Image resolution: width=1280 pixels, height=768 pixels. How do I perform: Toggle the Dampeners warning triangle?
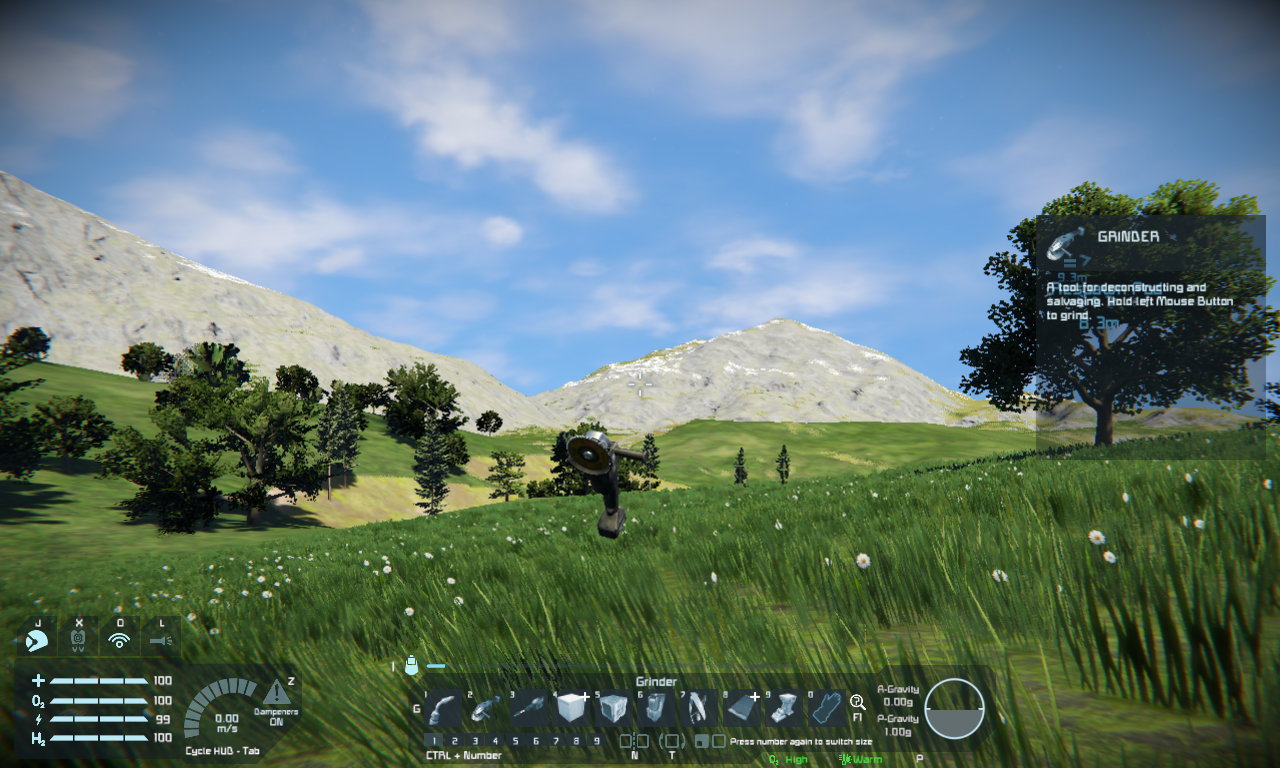[277, 692]
